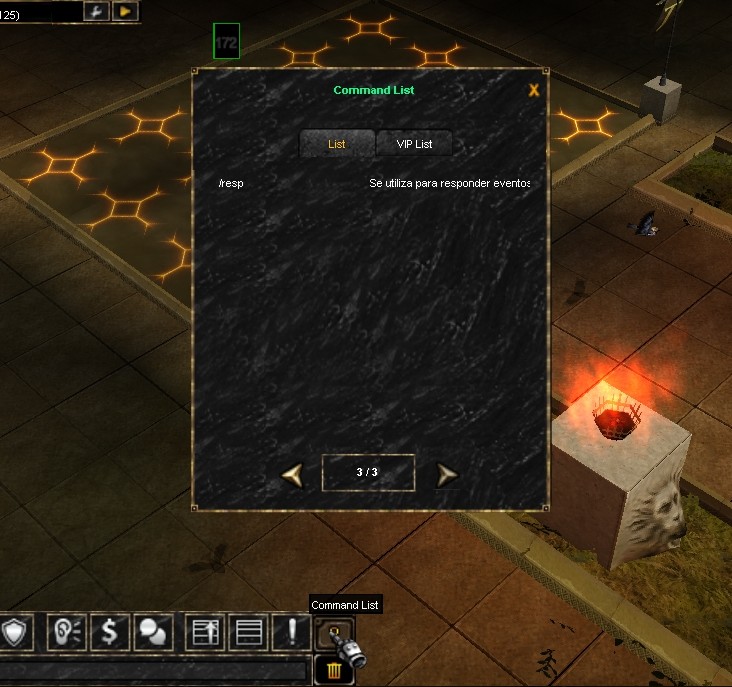Toggle the Command List toolbar button

(x=333, y=632)
